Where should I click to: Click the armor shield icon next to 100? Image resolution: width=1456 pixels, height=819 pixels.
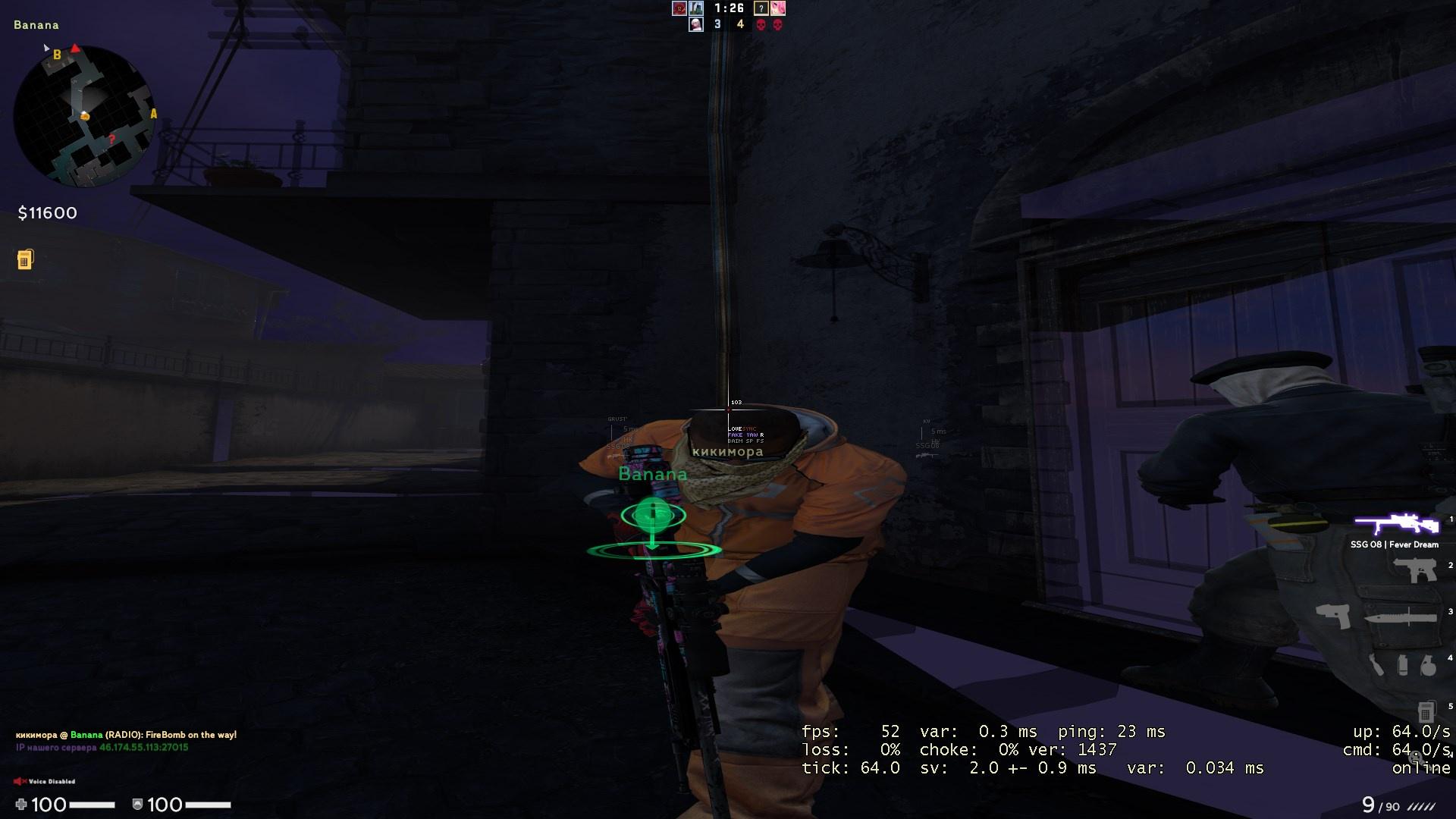pyautogui.click(x=137, y=805)
